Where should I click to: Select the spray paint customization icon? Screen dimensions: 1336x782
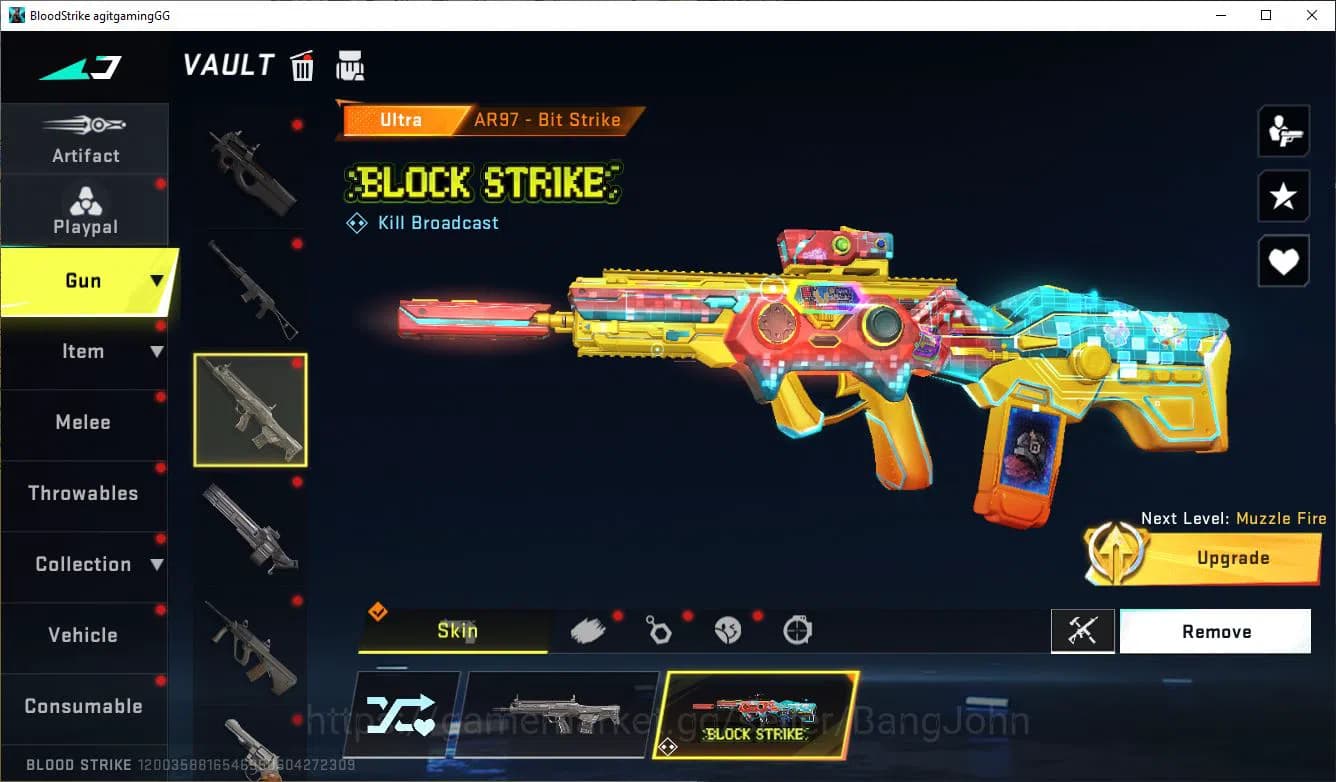click(588, 629)
